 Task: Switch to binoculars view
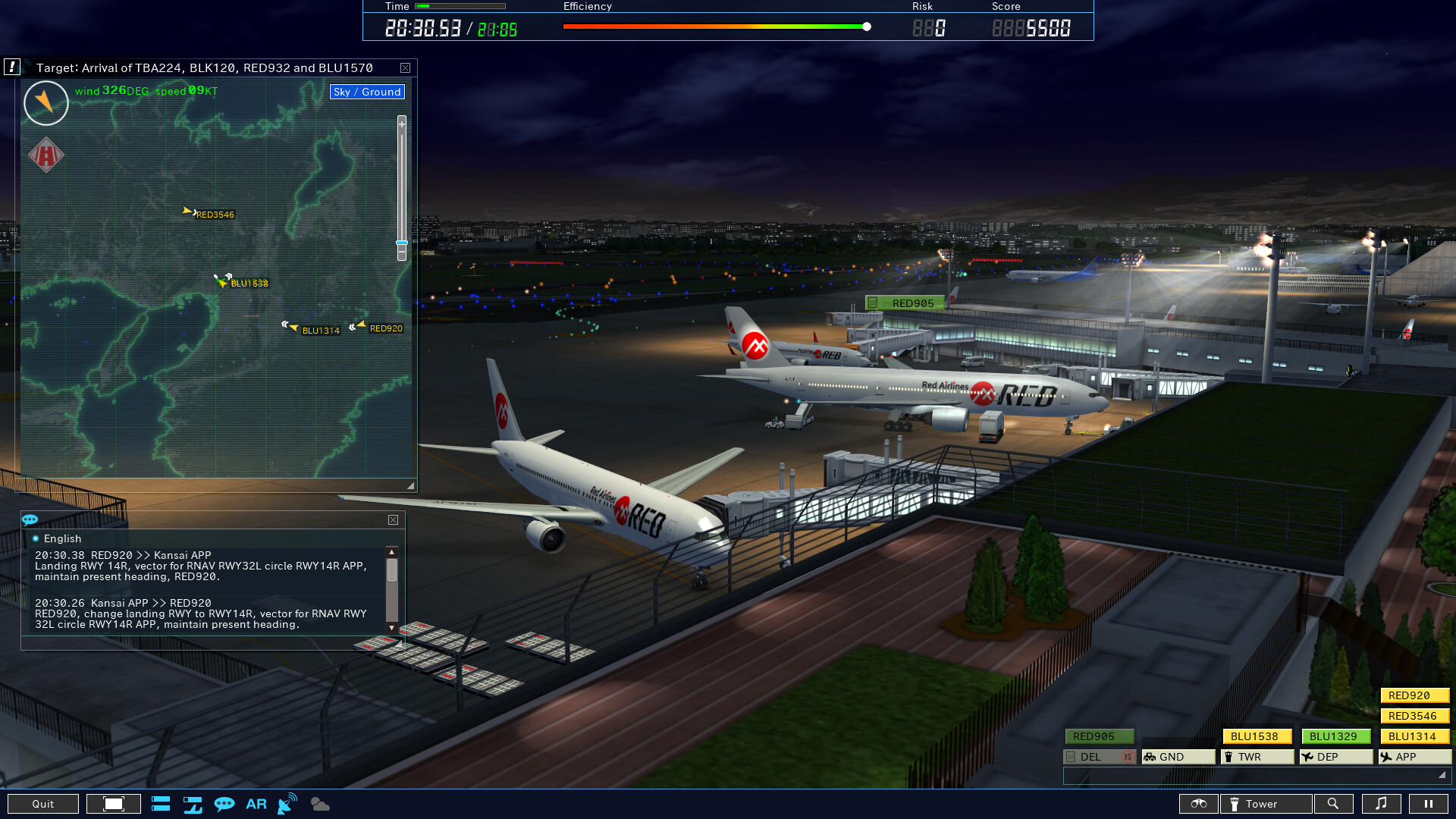1199,804
